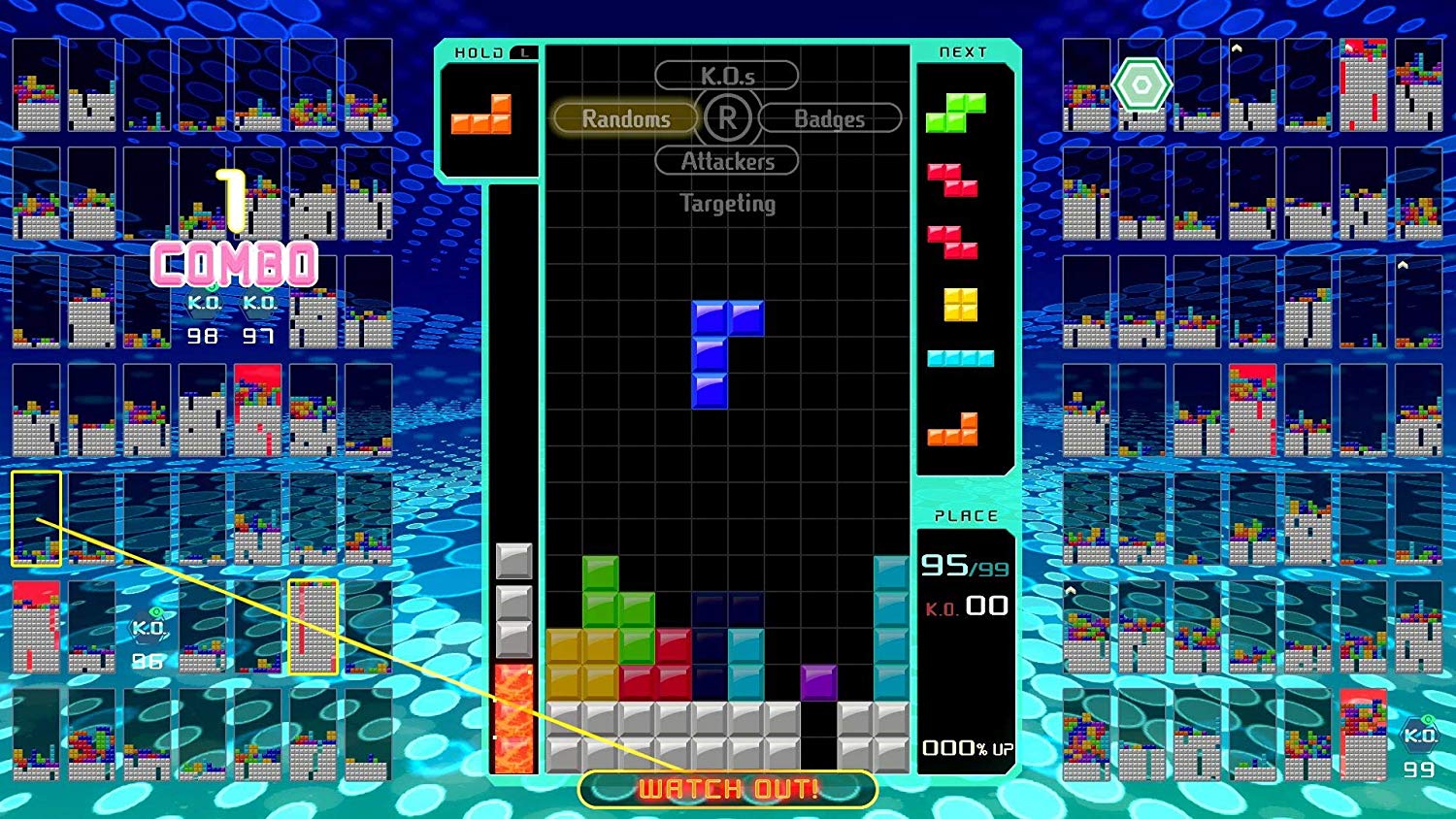Click the 000% UP attack meter
Screen dimensions: 1456x819
pos(966,748)
